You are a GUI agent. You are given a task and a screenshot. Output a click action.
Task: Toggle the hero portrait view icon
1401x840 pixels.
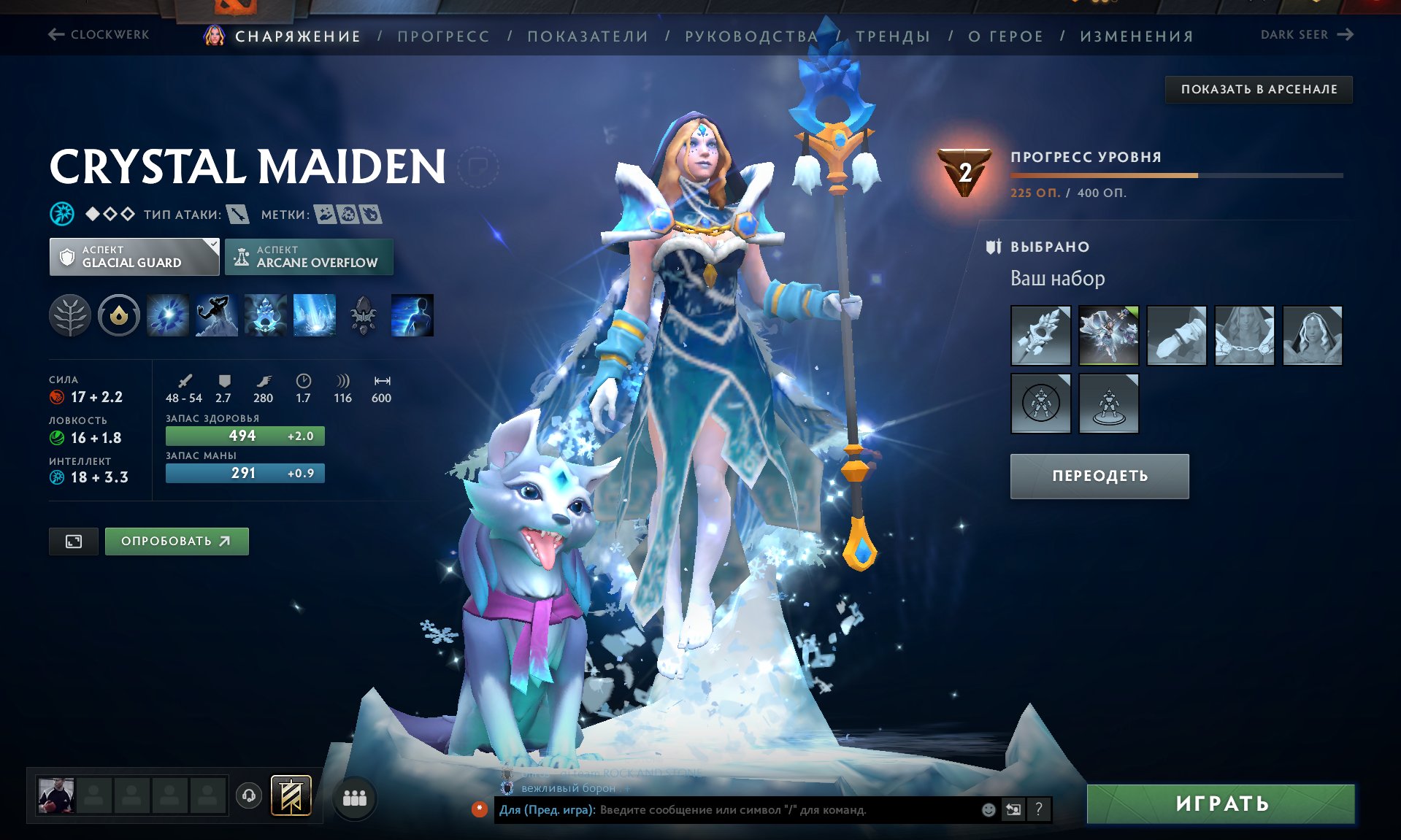(x=73, y=541)
